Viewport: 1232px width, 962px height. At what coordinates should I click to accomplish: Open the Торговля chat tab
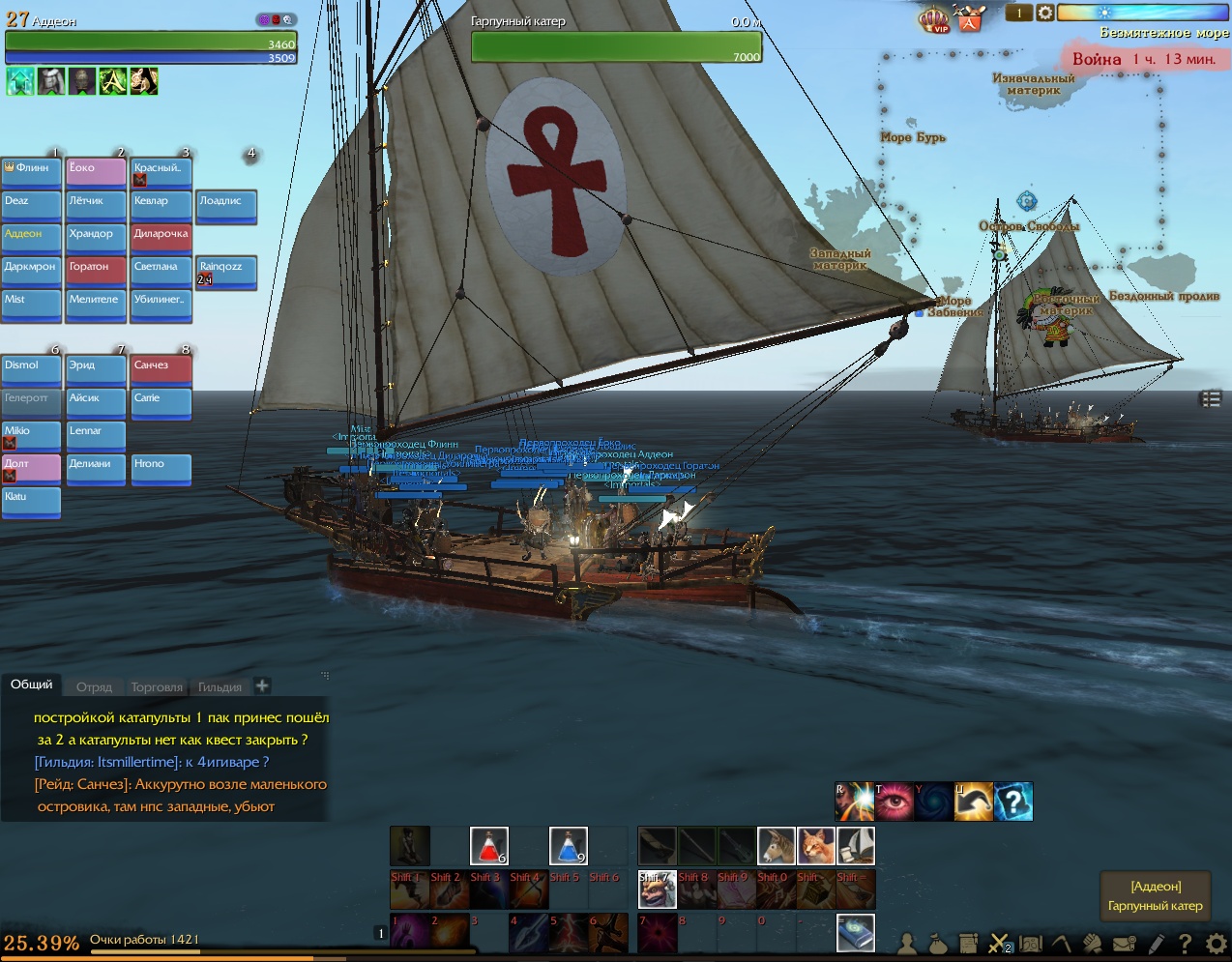pos(156,687)
